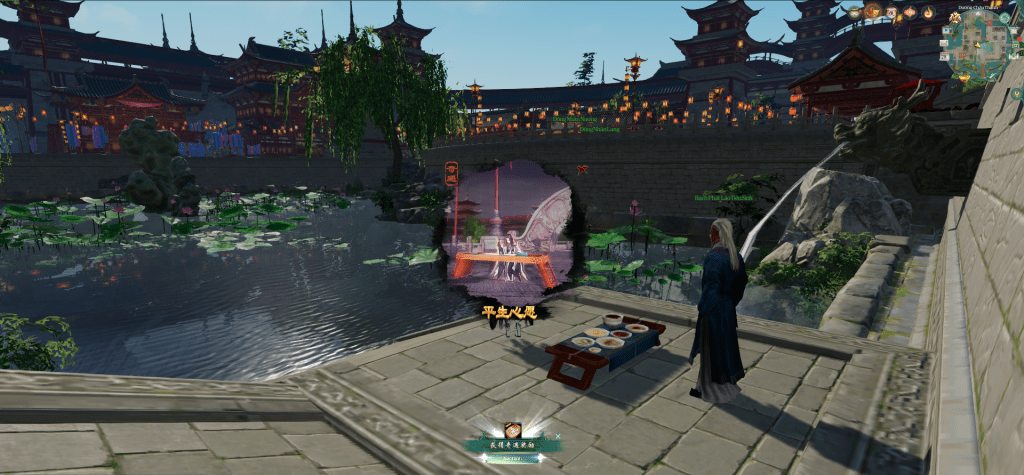Click the armored figure icon beside the minimap
Image resolution: width=1024 pixels, height=475 pixels.
tap(955, 17)
